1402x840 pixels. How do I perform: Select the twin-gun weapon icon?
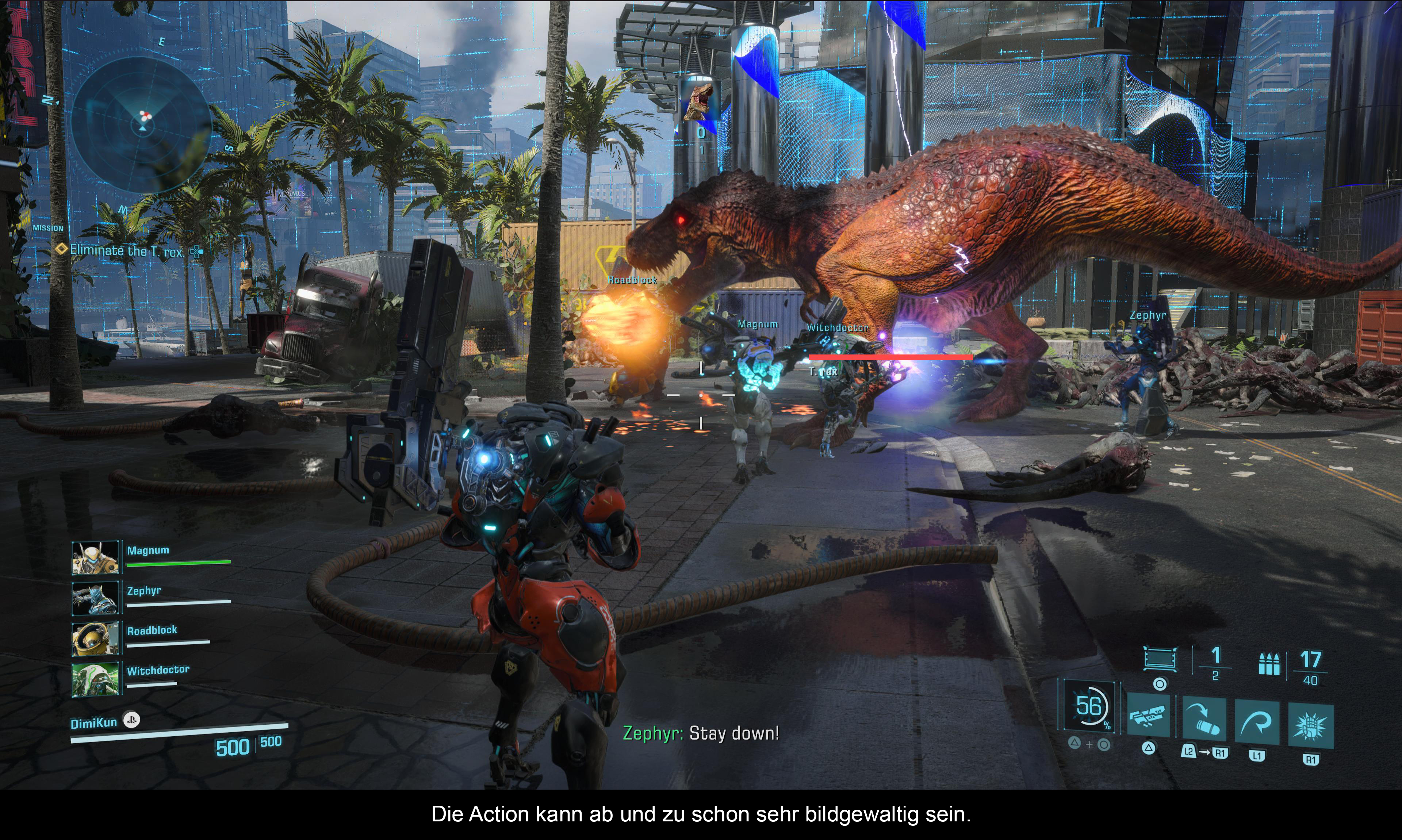pos(1148,717)
